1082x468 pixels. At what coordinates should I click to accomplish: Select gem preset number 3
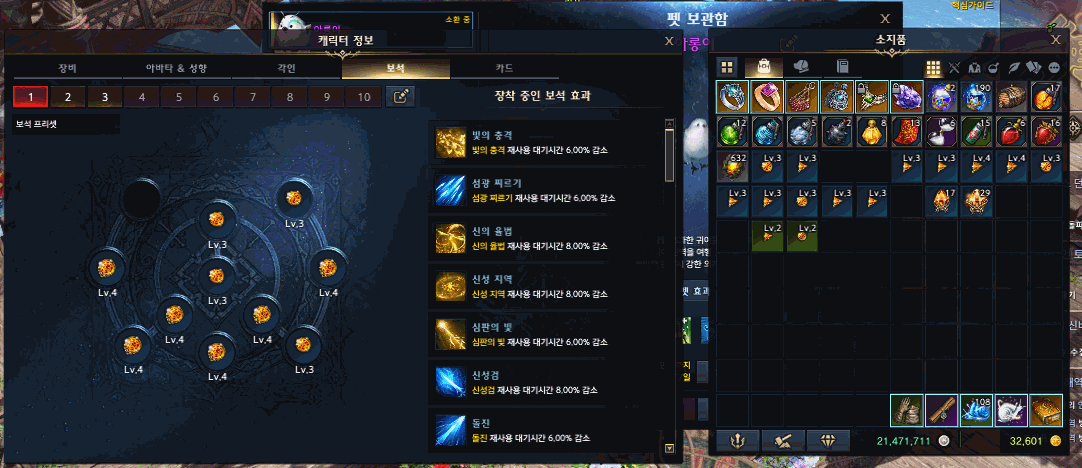(104, 97)
